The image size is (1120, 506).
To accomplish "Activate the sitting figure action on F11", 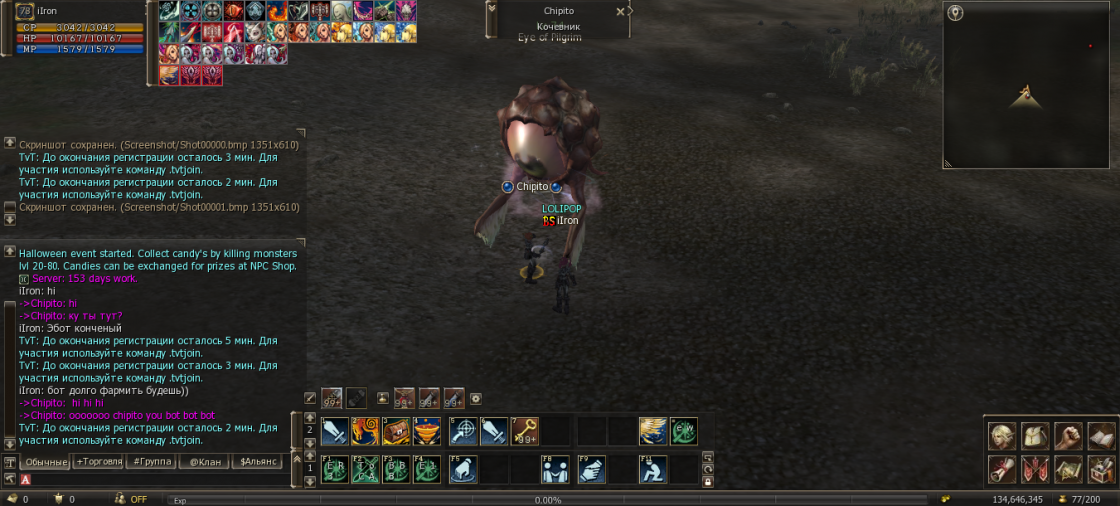I will click(x=653, y=469).
